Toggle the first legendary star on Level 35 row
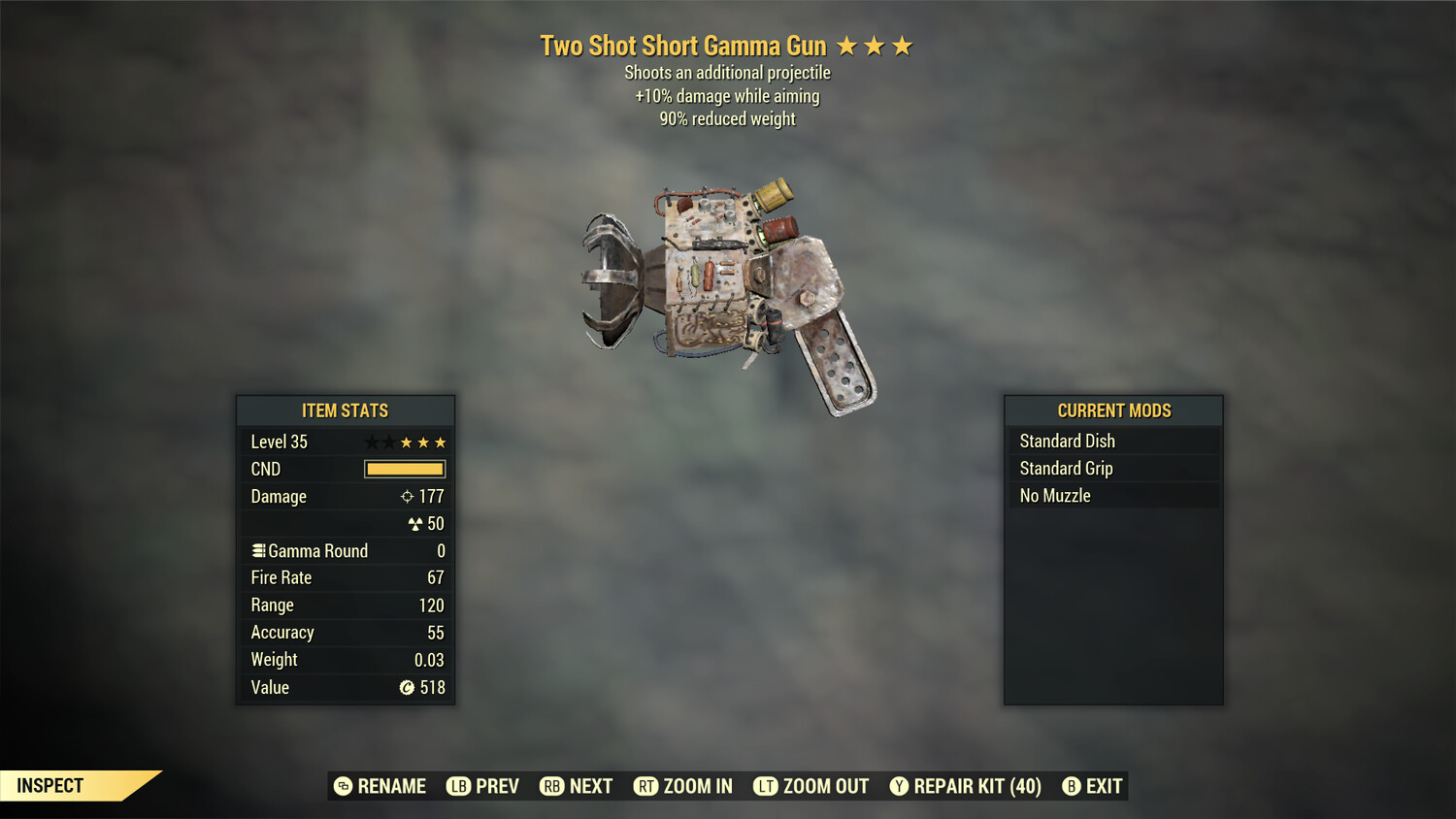The width and height of the screenshot is (1456, 819). pos(370,442)
